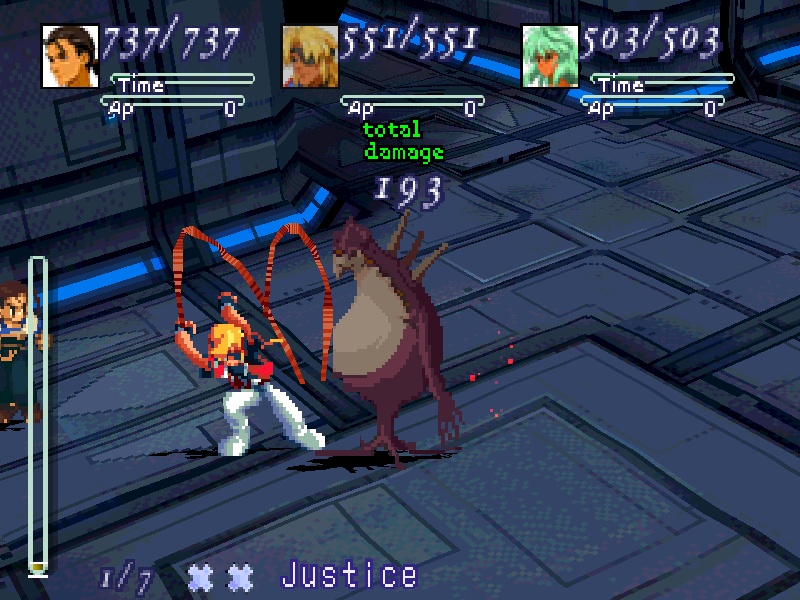Image resolution: width=800 pixels, height=600 pixels.
Task: Select the brown-haired man's party portrait
Action: (70, 55)
